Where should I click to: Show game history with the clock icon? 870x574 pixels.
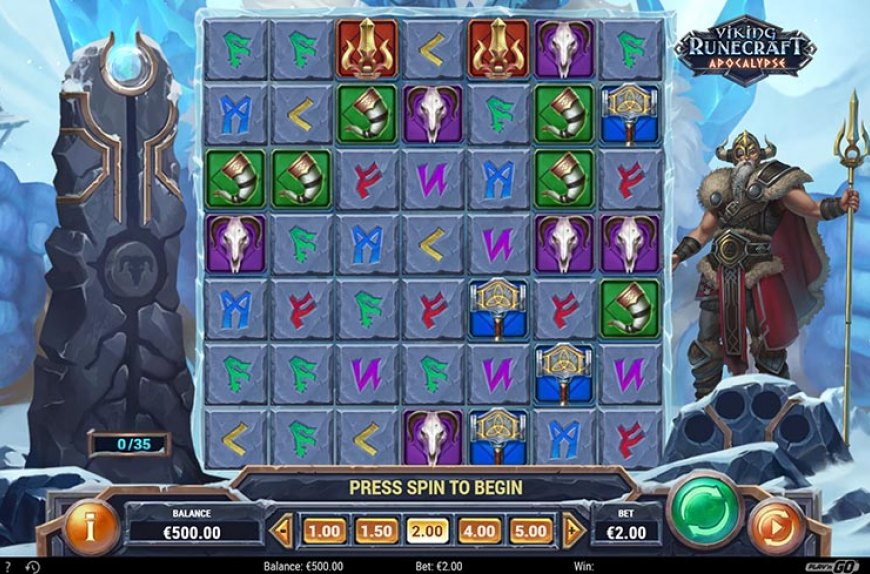tap(32, 566)
